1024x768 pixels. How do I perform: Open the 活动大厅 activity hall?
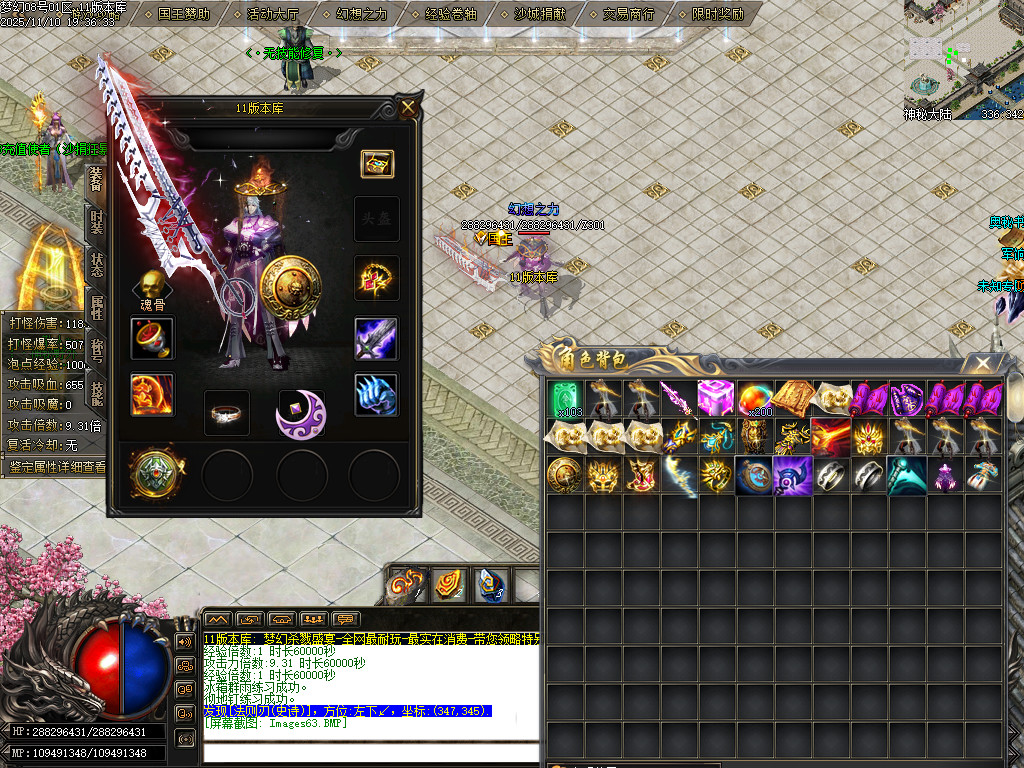(x=272, y=15)
